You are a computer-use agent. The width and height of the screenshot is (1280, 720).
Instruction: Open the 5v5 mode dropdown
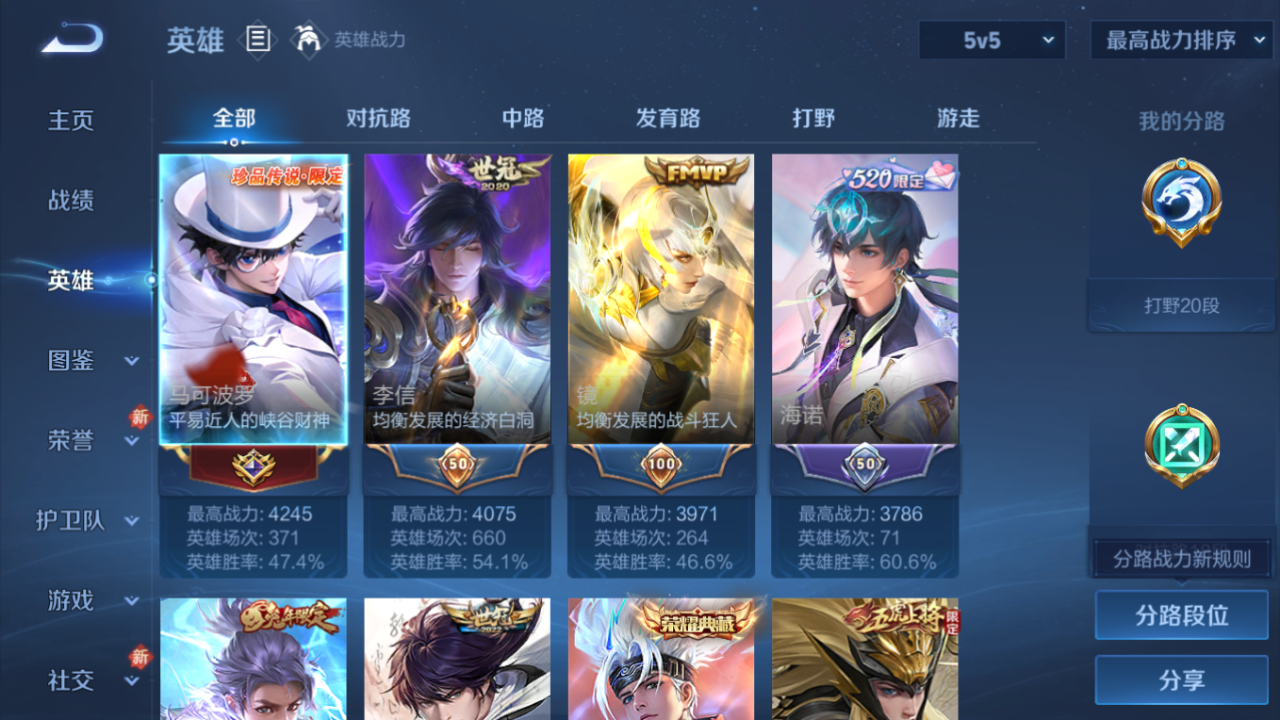click(x=991, y=40)
